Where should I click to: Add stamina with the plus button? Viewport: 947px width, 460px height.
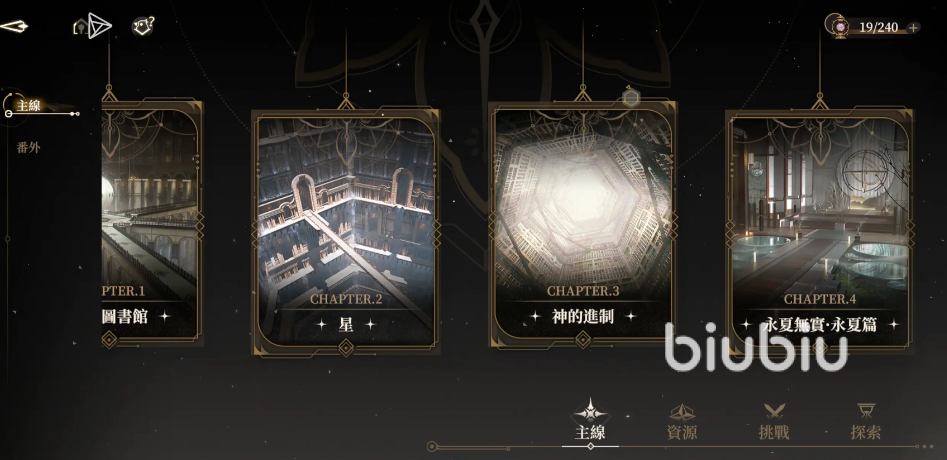click(913, 27)
